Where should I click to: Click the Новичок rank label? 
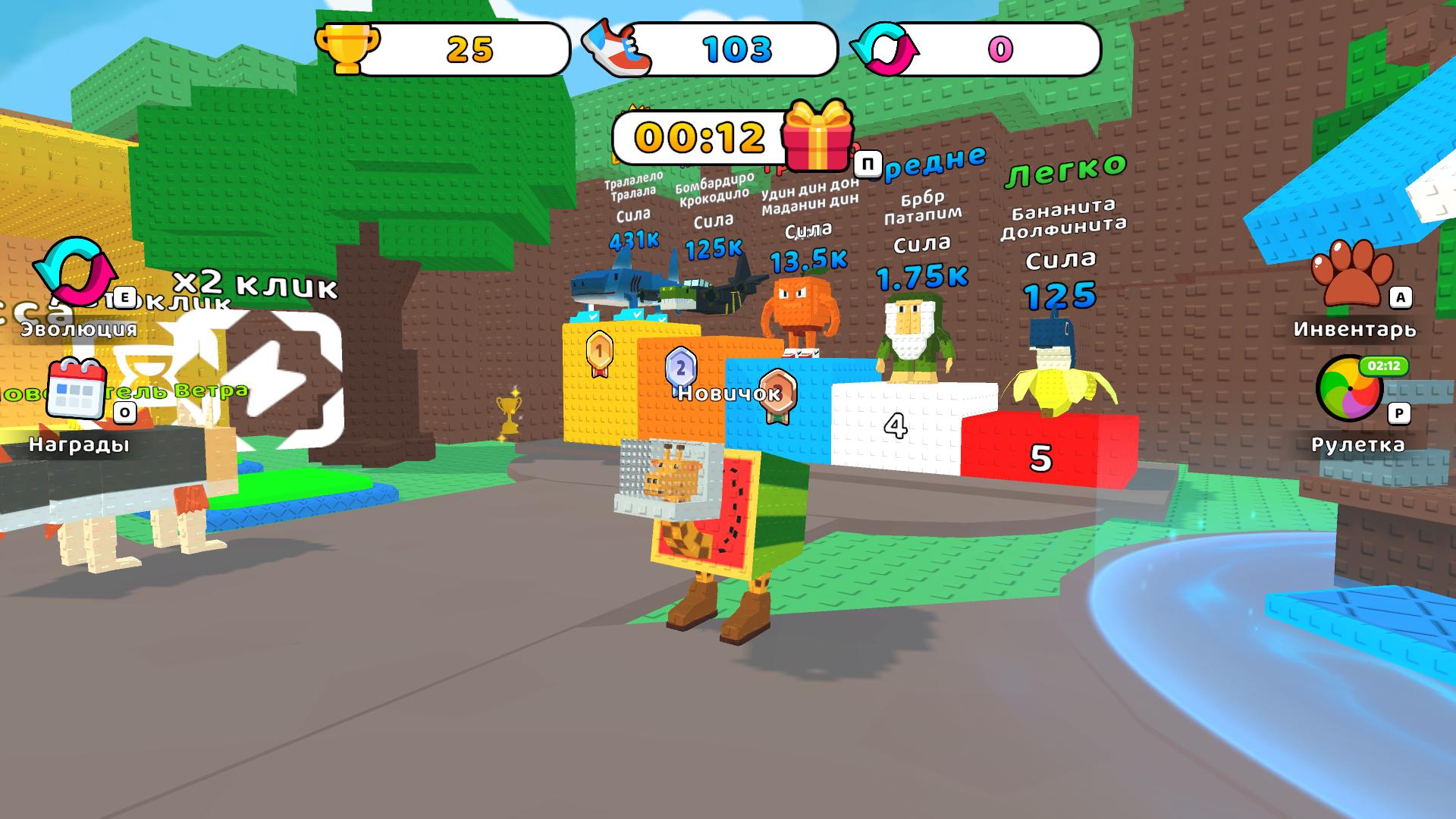click(x=728, y=394)
